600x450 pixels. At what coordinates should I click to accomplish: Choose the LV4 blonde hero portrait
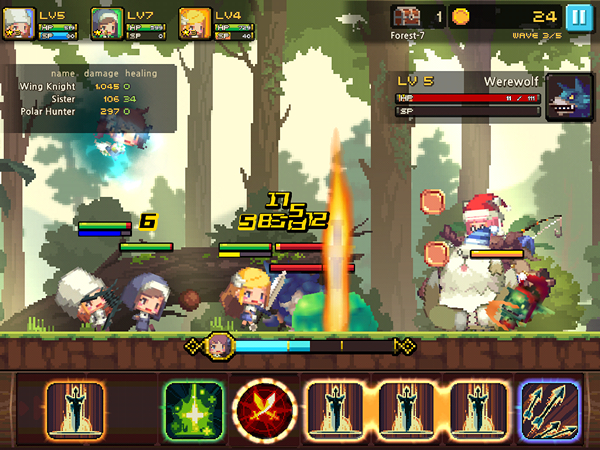[195, 22]
